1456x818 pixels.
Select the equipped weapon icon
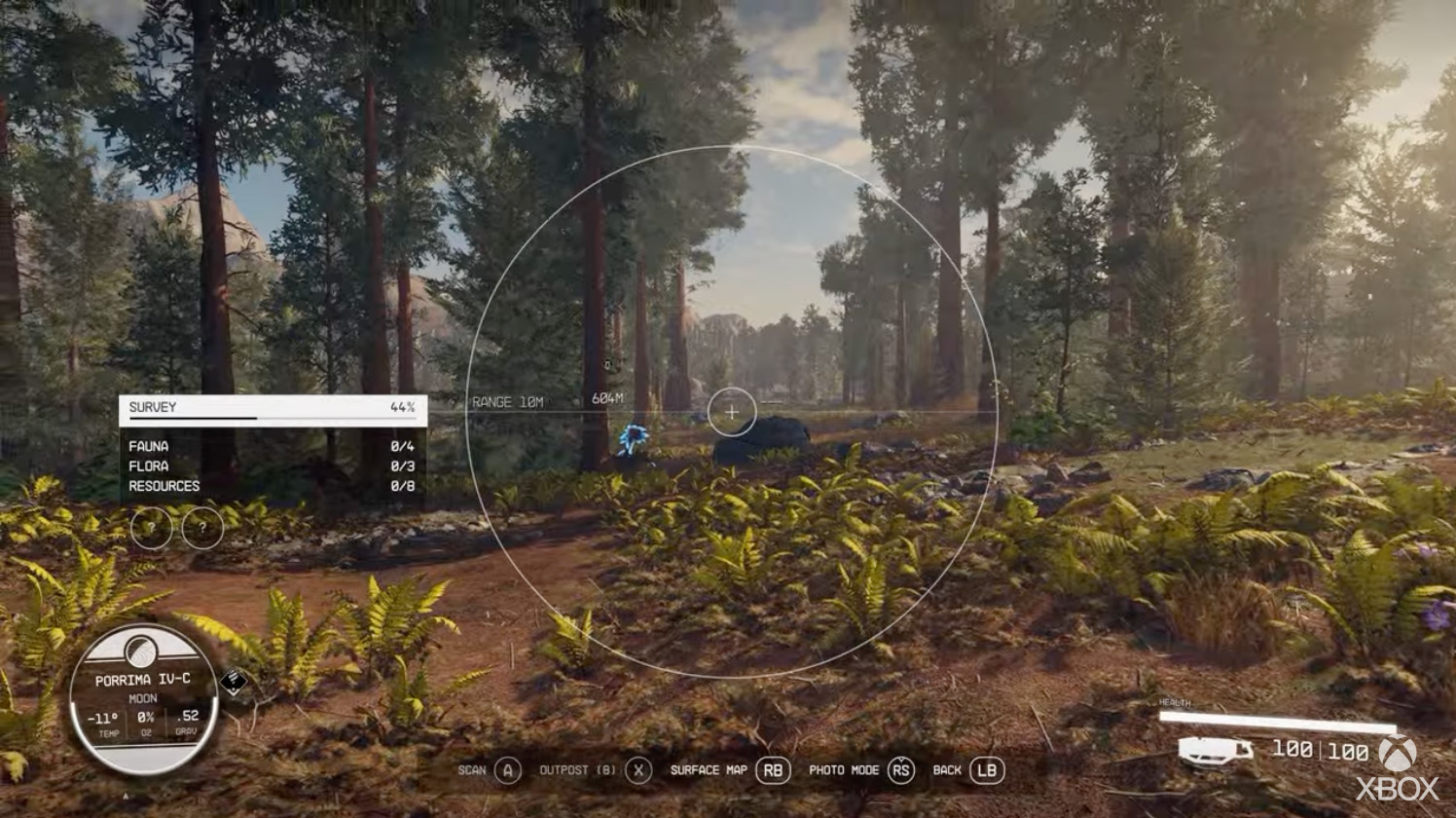click(1215, 751)
